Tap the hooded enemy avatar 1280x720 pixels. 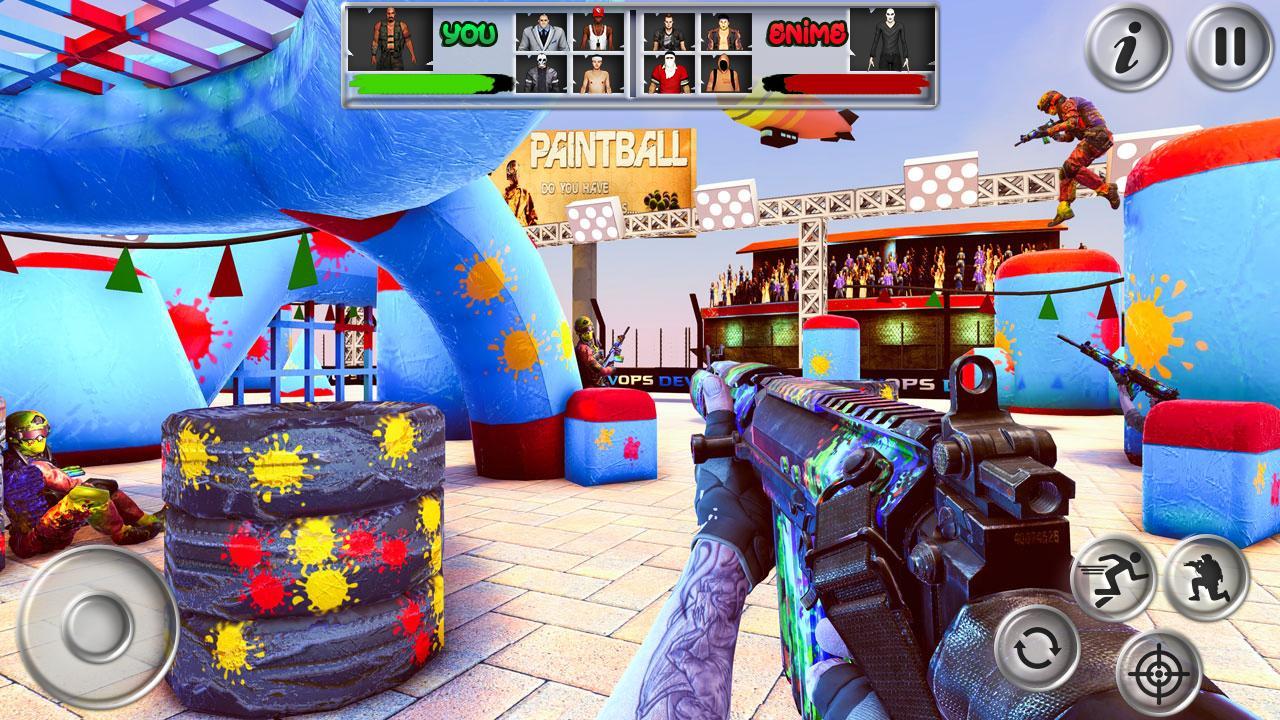(728, 75)
